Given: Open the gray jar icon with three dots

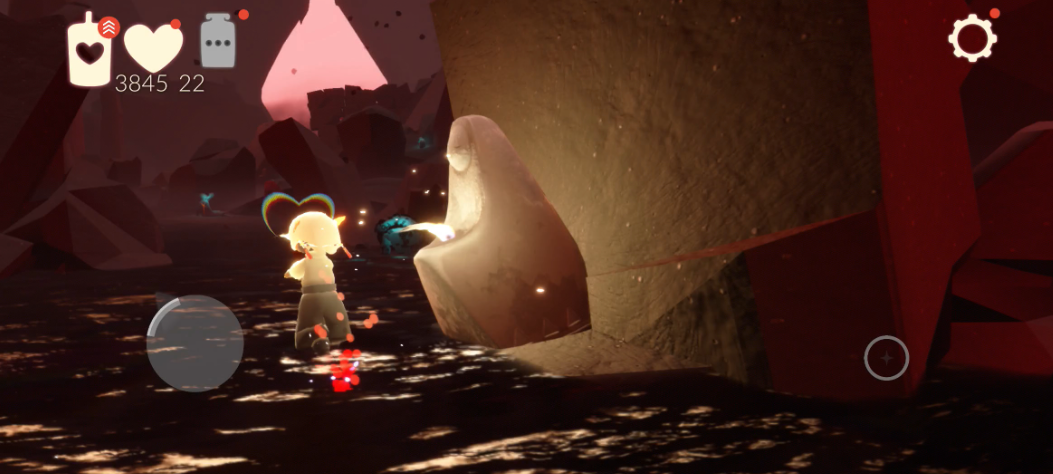Looking at the screenshot, I should tap(218, 43).
